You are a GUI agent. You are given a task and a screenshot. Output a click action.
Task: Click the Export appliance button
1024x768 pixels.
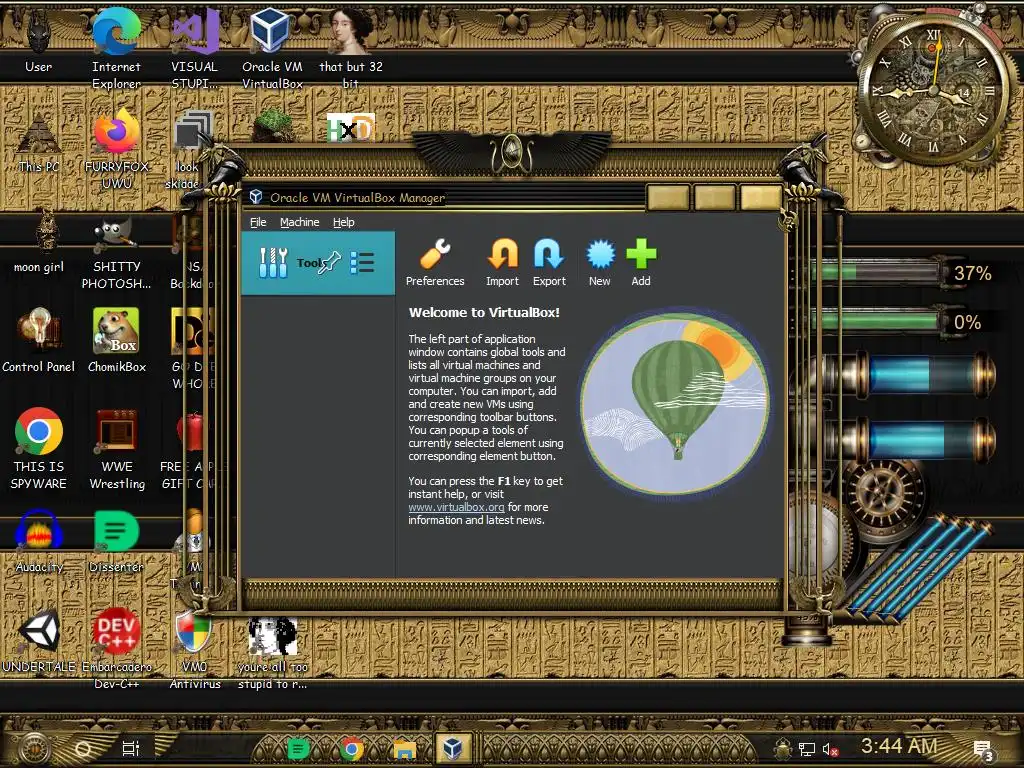(549, 263)
